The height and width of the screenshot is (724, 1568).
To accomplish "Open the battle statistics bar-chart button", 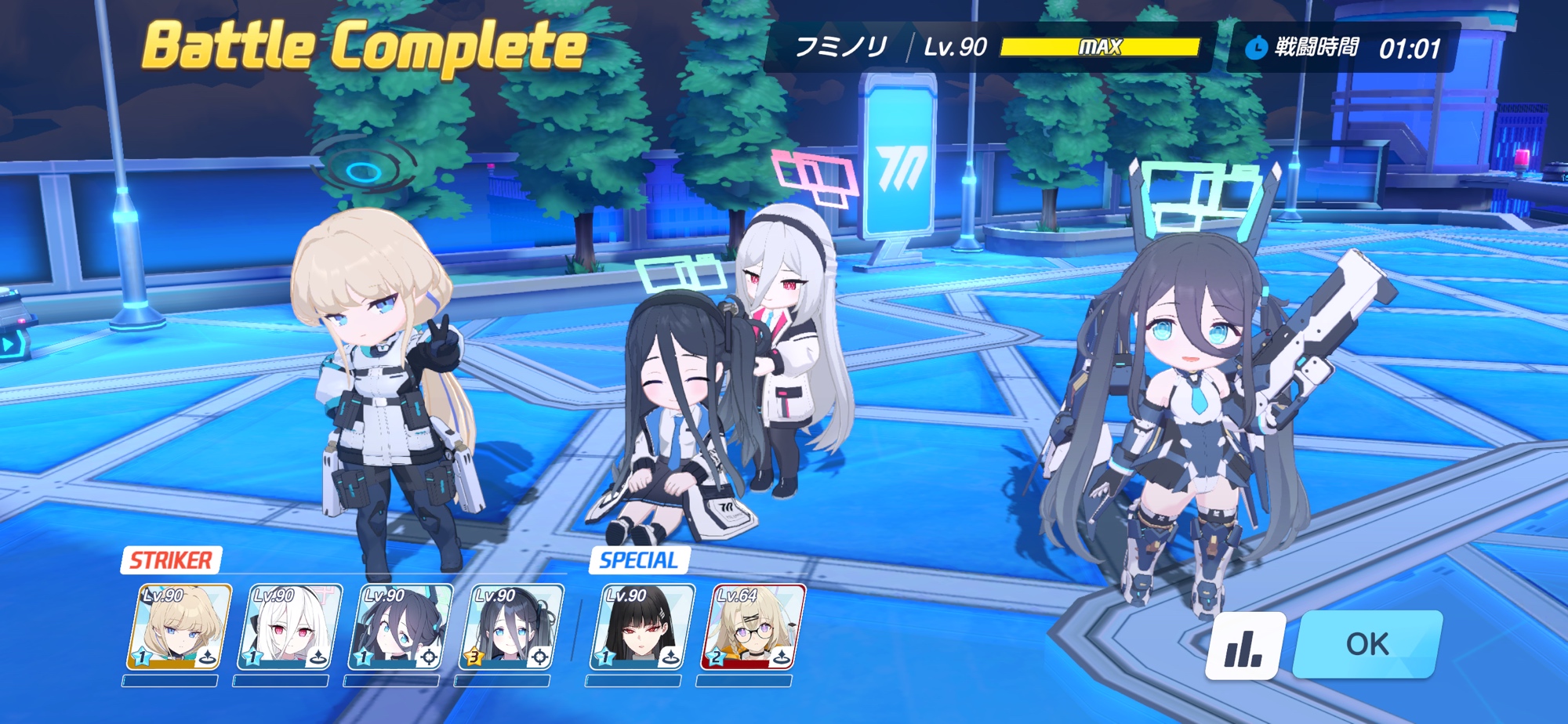I will tap(1244, 646).
